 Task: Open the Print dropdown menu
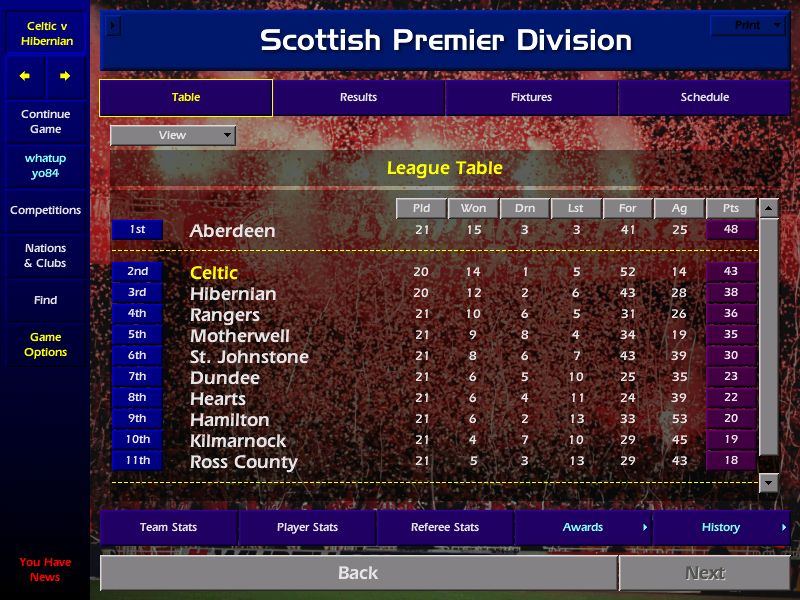(x=749, y=25)
